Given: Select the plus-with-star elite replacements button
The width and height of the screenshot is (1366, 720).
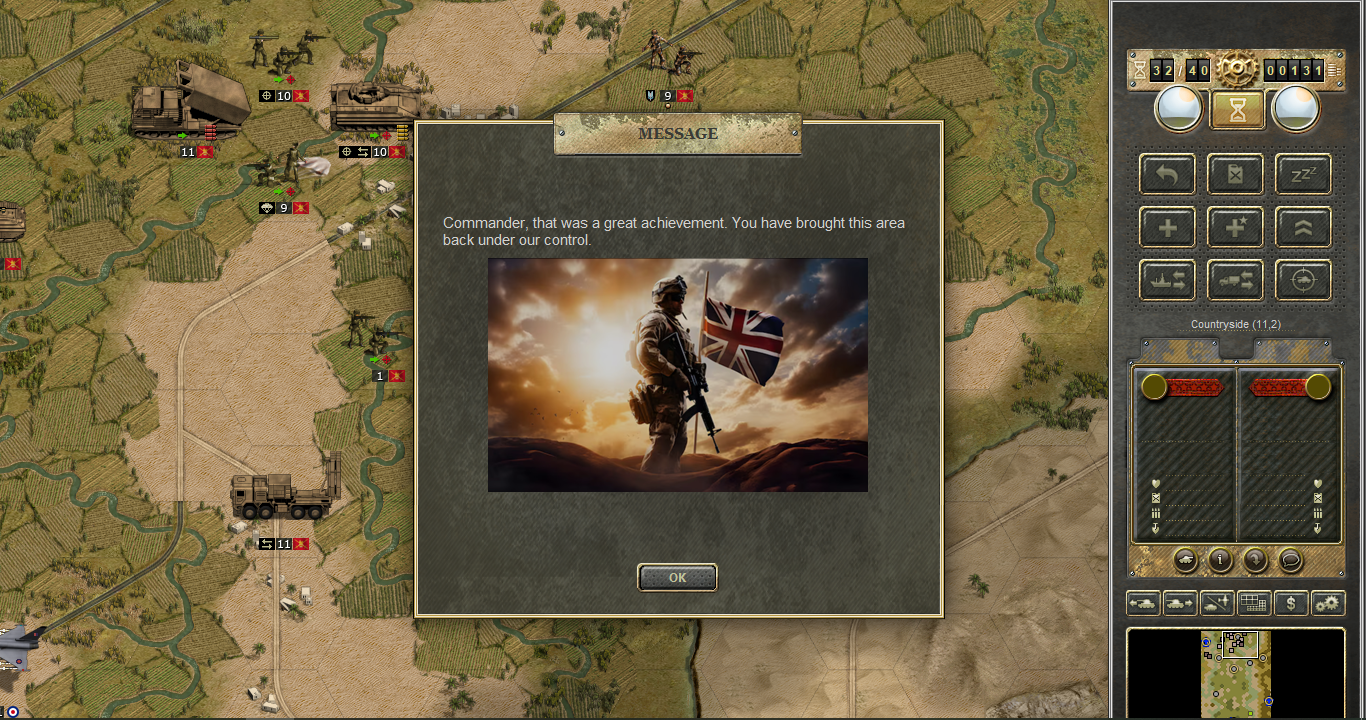Looking at the screenshot, I should pos(1235,228).
